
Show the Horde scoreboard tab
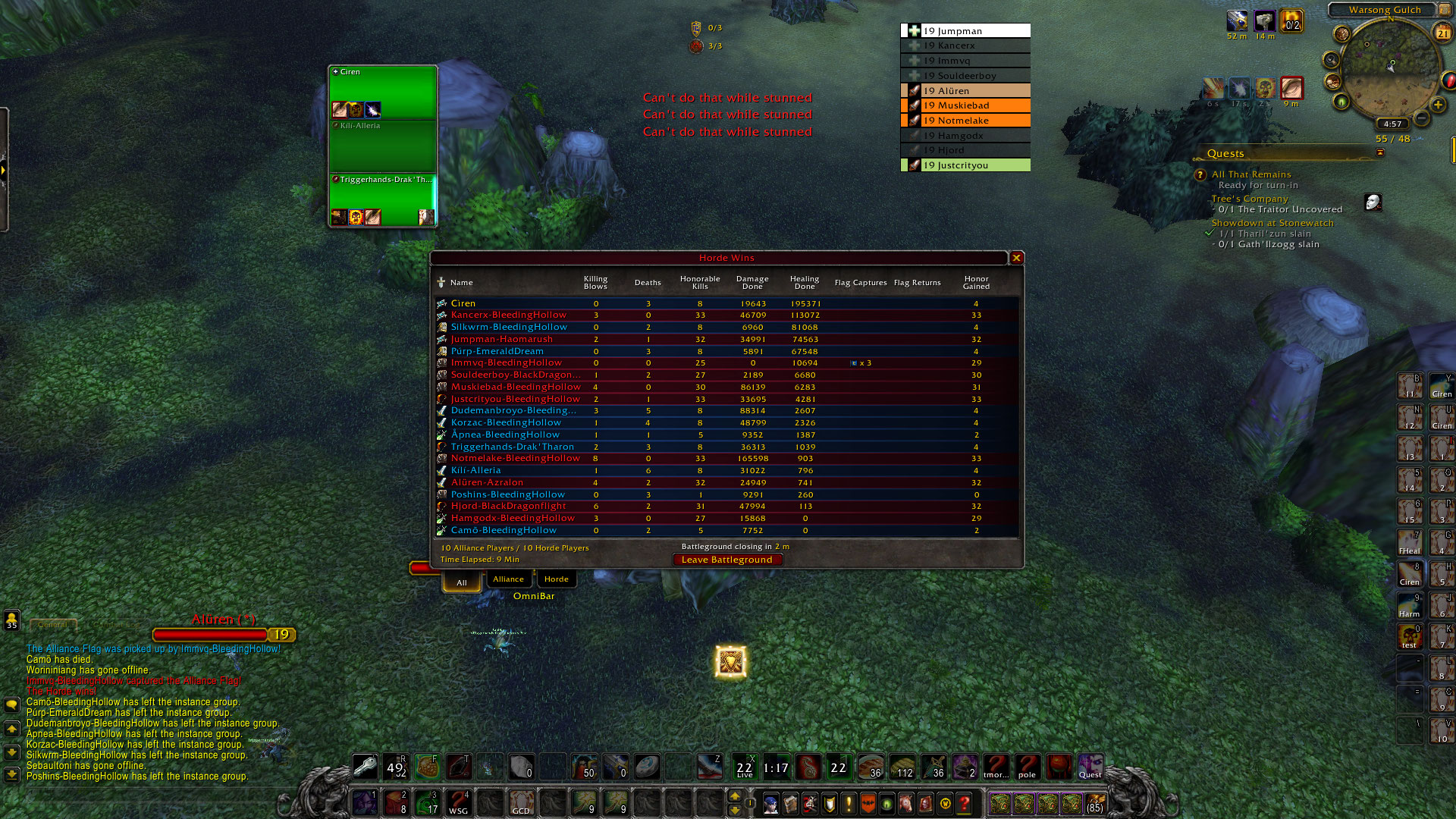556,579
